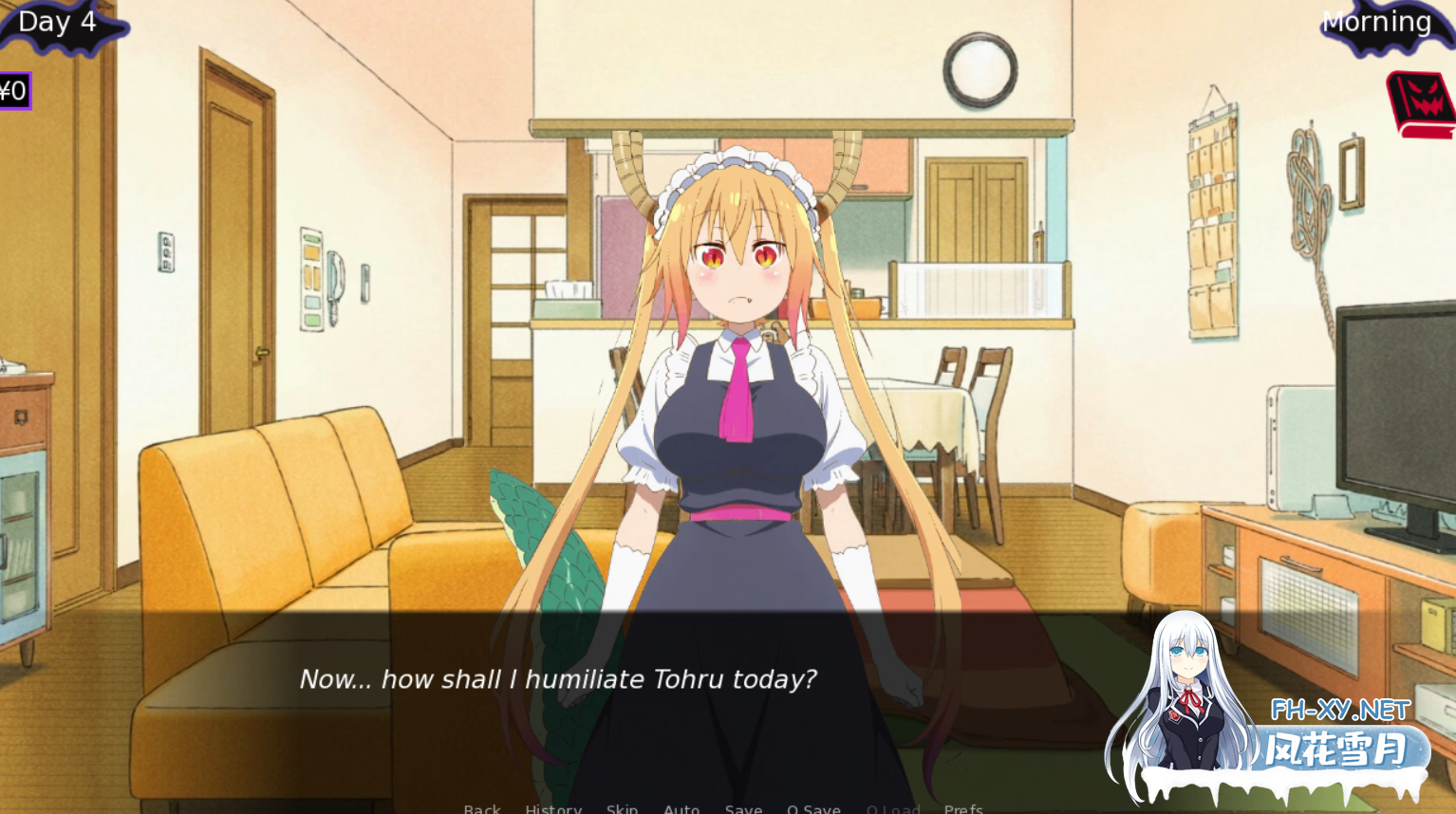1456x814 pixels.
Task: Open the Save menu
Action: coord(743,808)
